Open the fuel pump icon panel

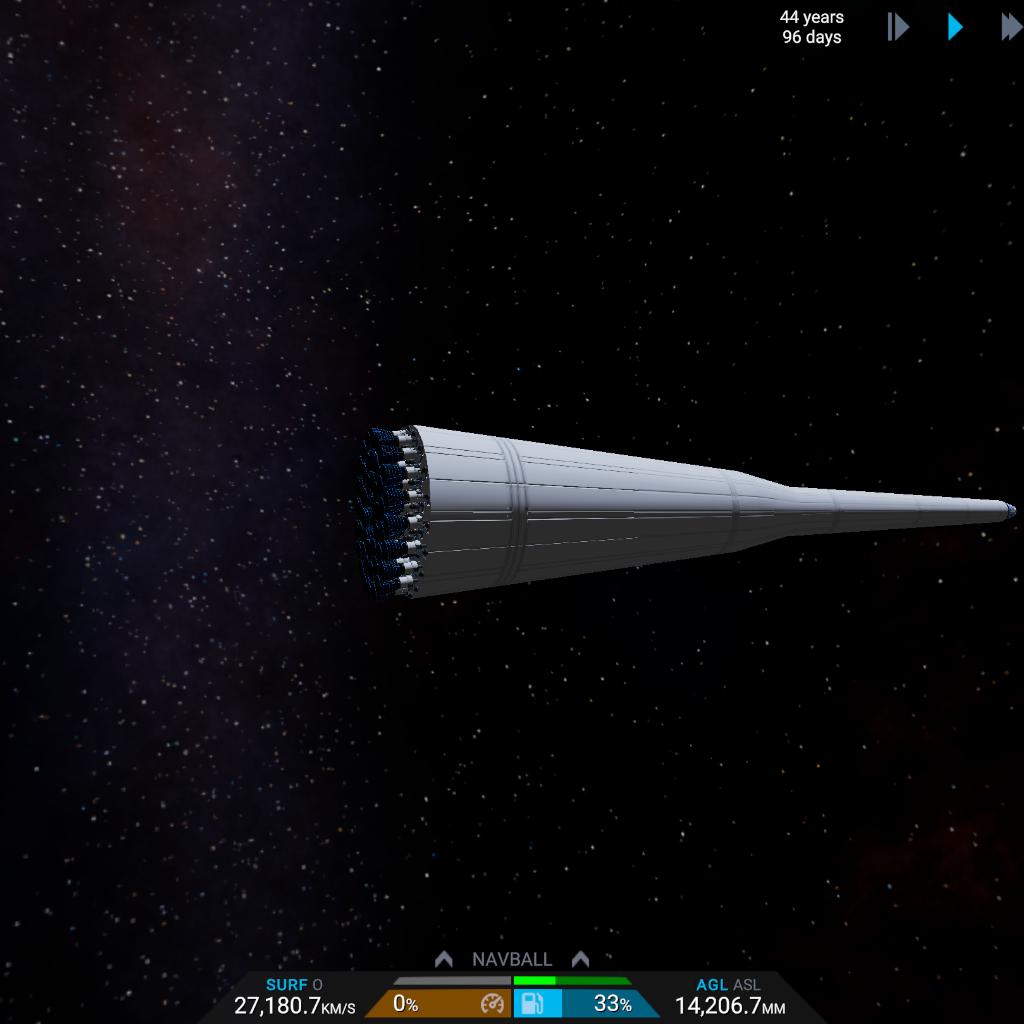tap(533, 1004)
